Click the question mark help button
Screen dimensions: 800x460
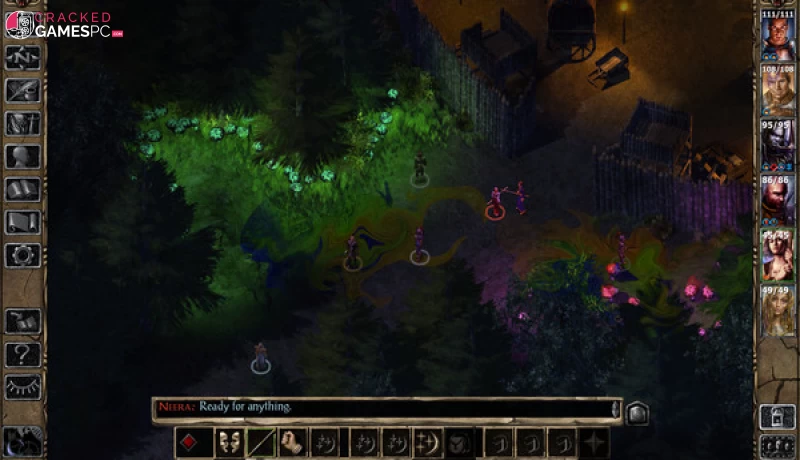pos(22,353)
